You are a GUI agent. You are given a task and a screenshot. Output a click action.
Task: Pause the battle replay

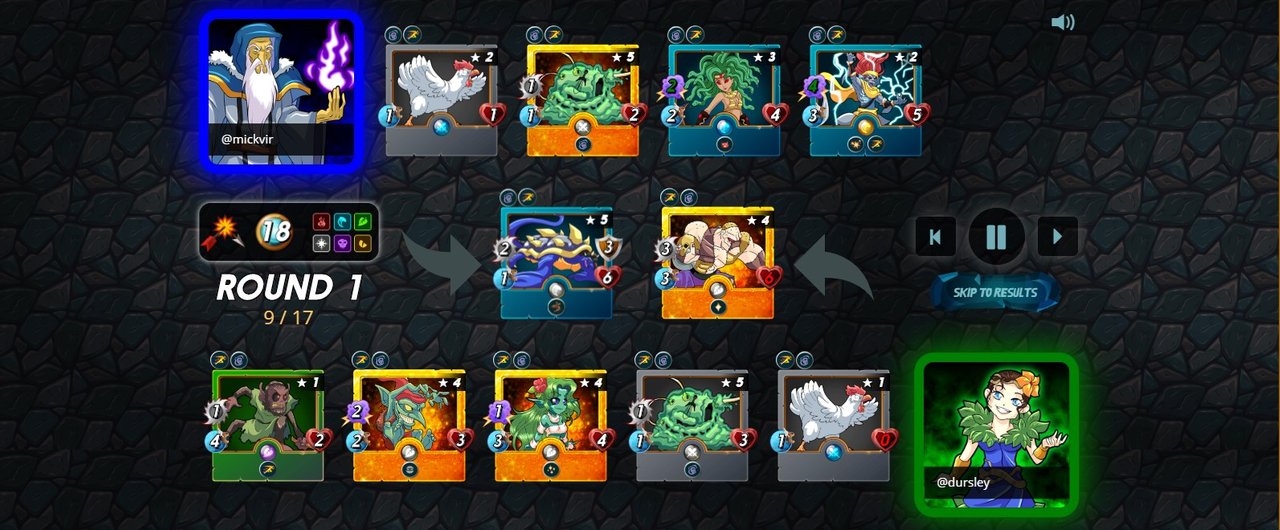pos(996,237)
